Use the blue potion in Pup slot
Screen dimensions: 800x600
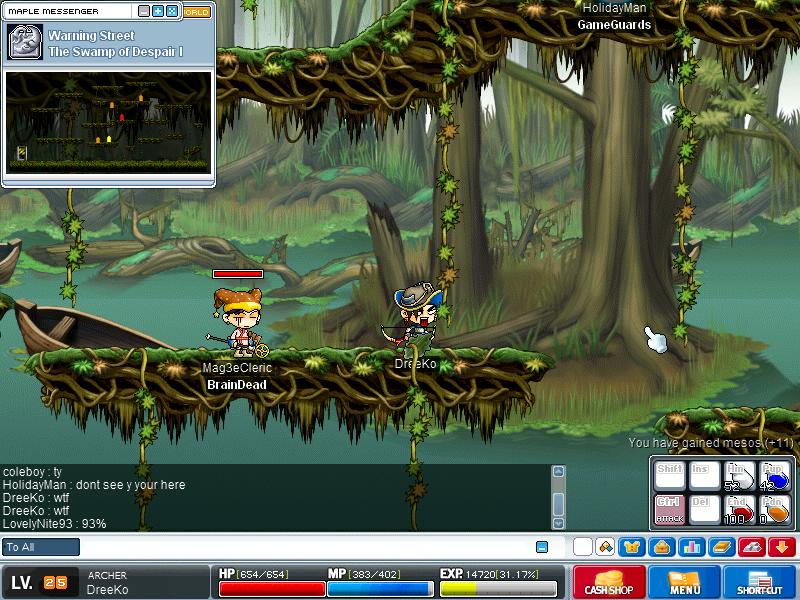pos(775,476)
